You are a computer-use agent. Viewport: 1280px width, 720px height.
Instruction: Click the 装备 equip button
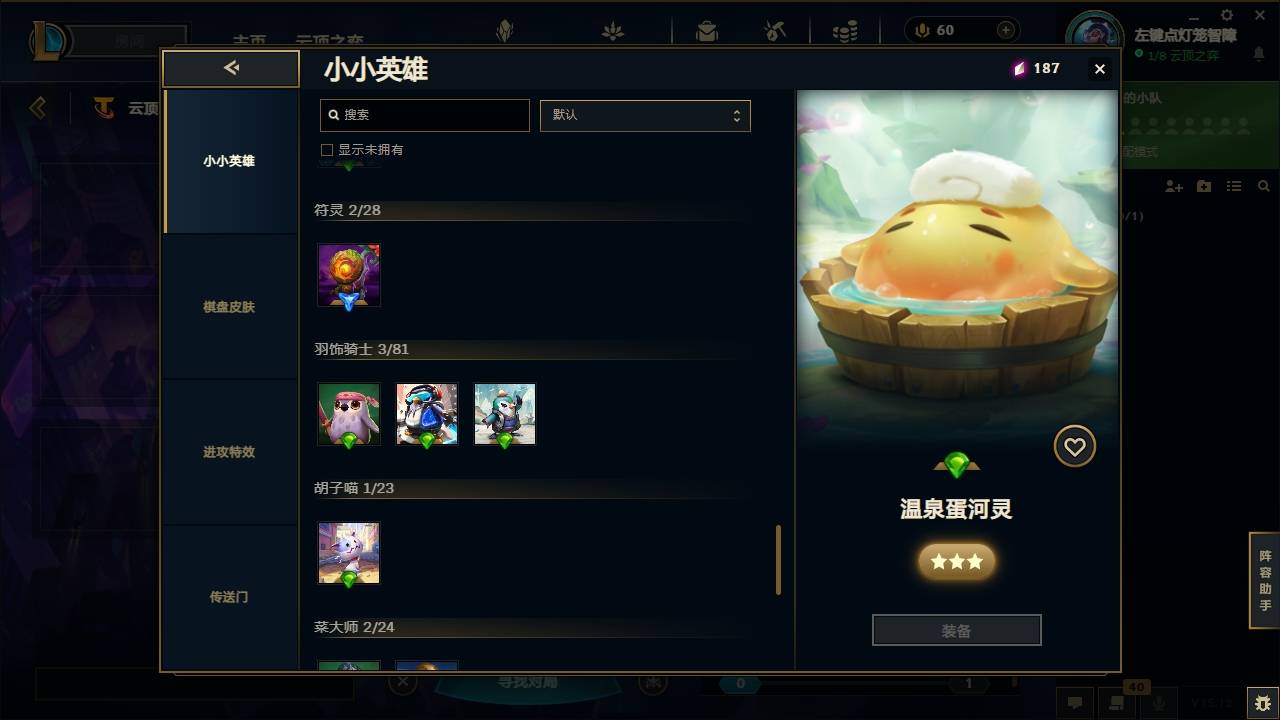(956, 629)
